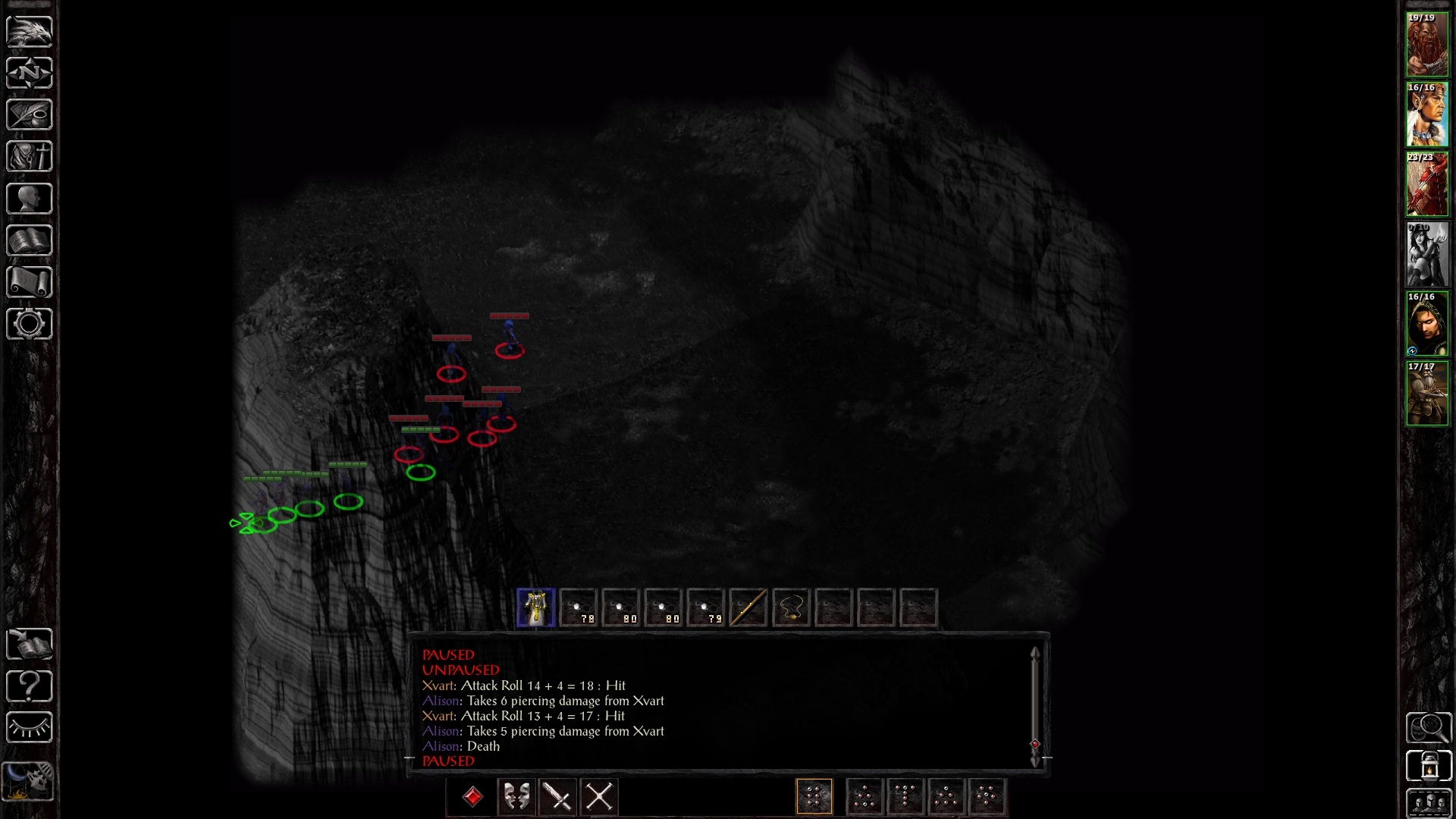Open help with the question mark button
This screenshot has width=1456, height=819.
(30, 686)
